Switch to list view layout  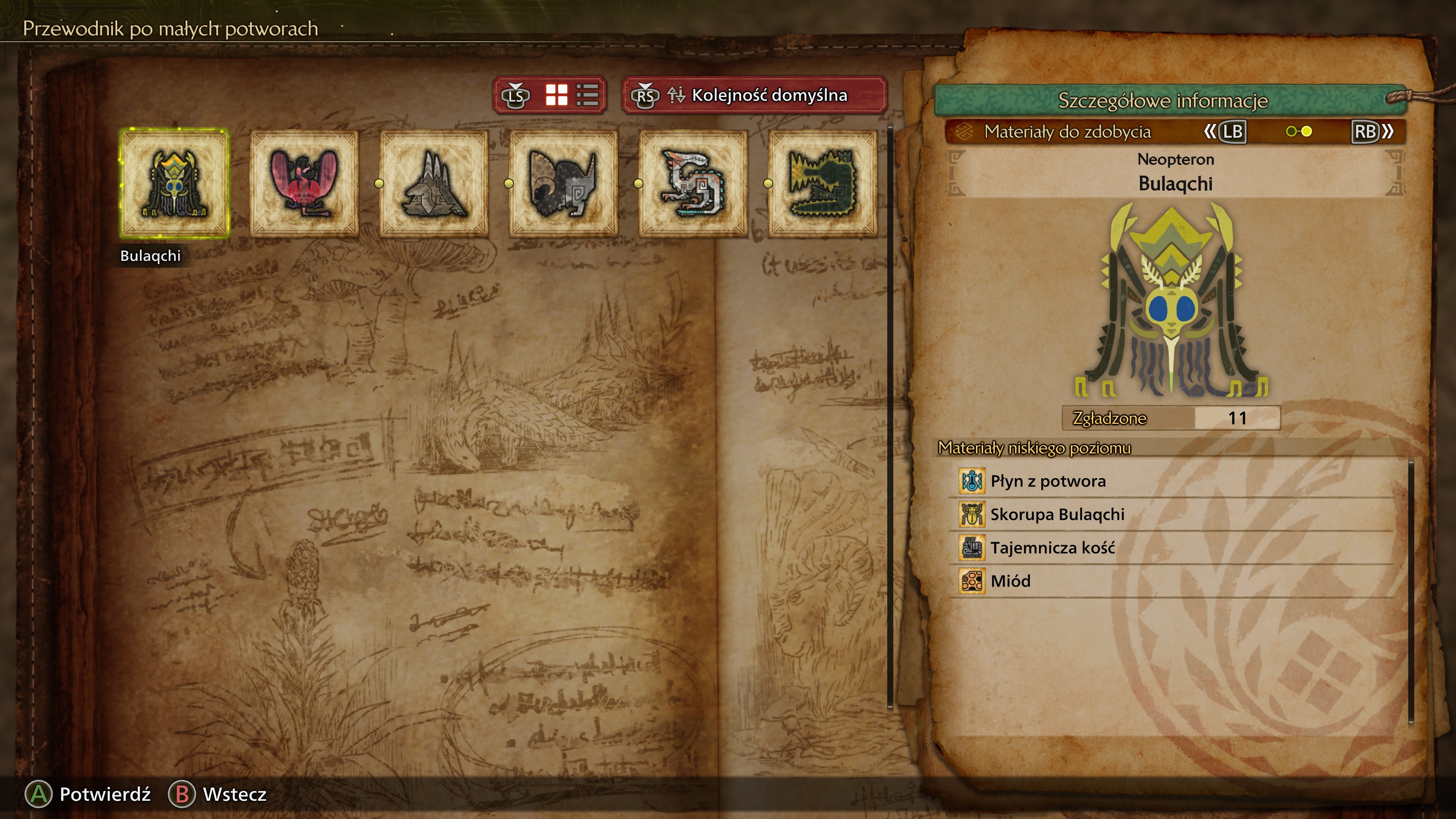(x=587, y=95)
